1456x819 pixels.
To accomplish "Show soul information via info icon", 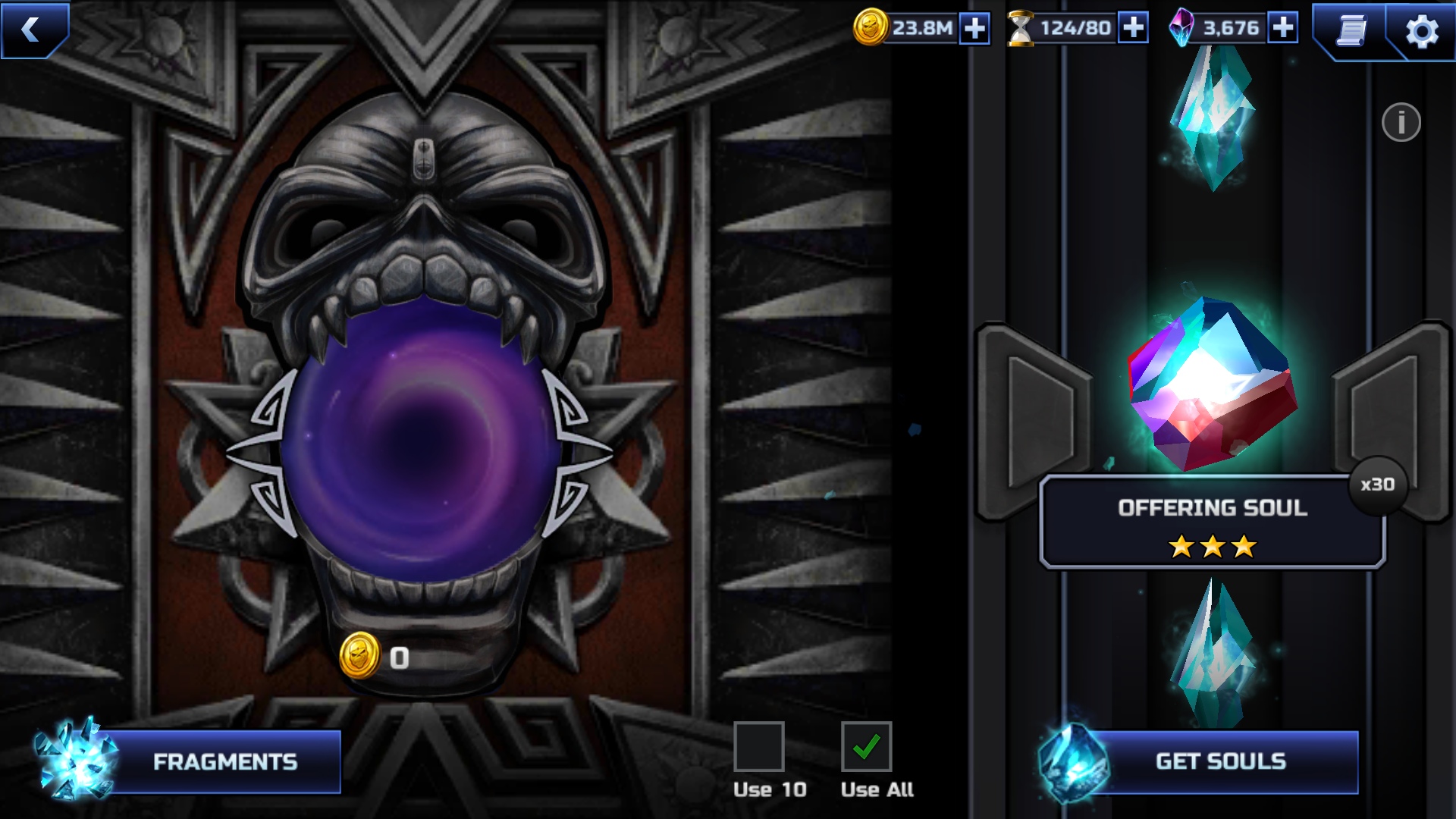I will point(1401,122).
